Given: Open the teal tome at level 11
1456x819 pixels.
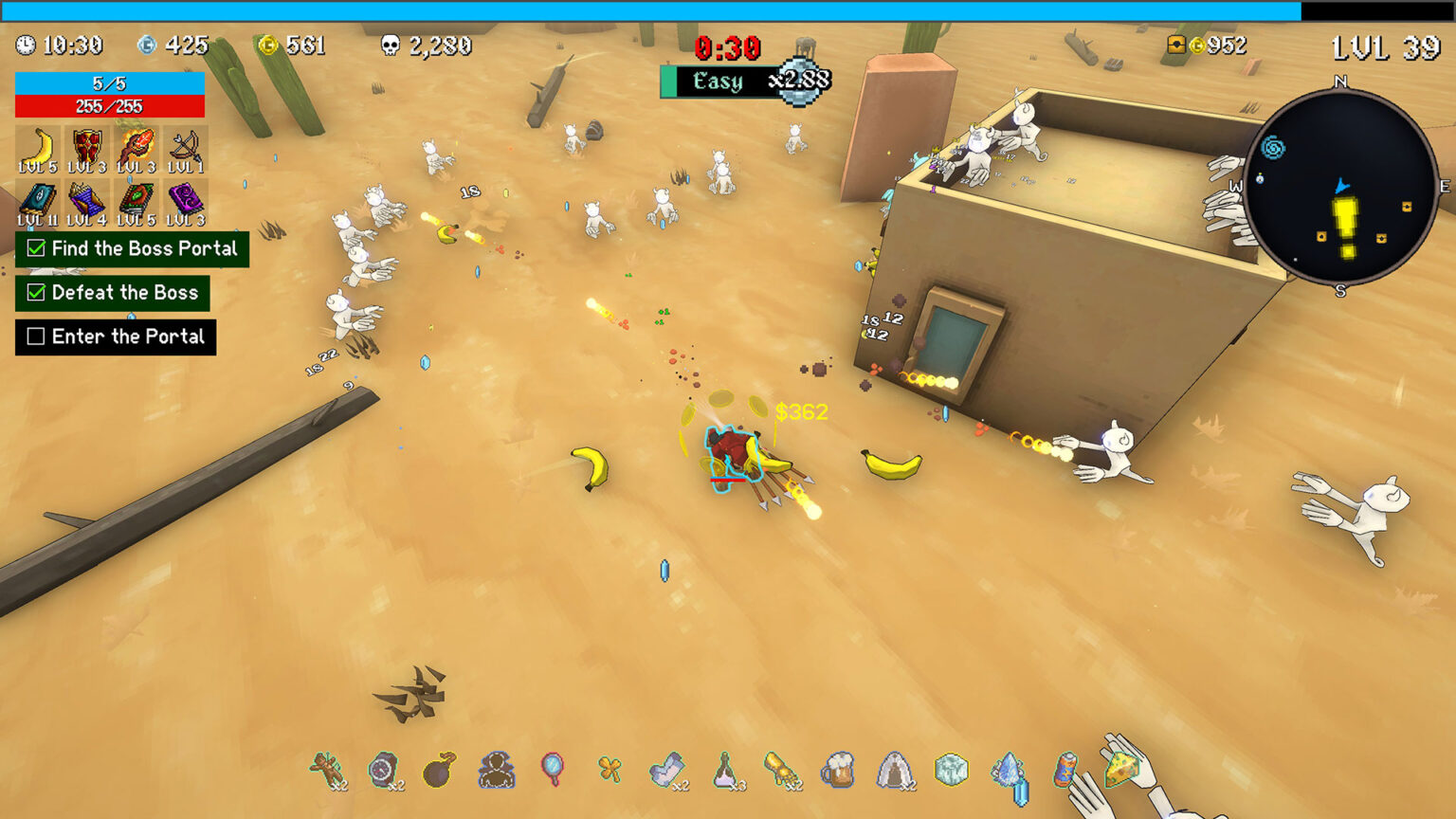Looking at the screenshot, I should tap(38, 202).
